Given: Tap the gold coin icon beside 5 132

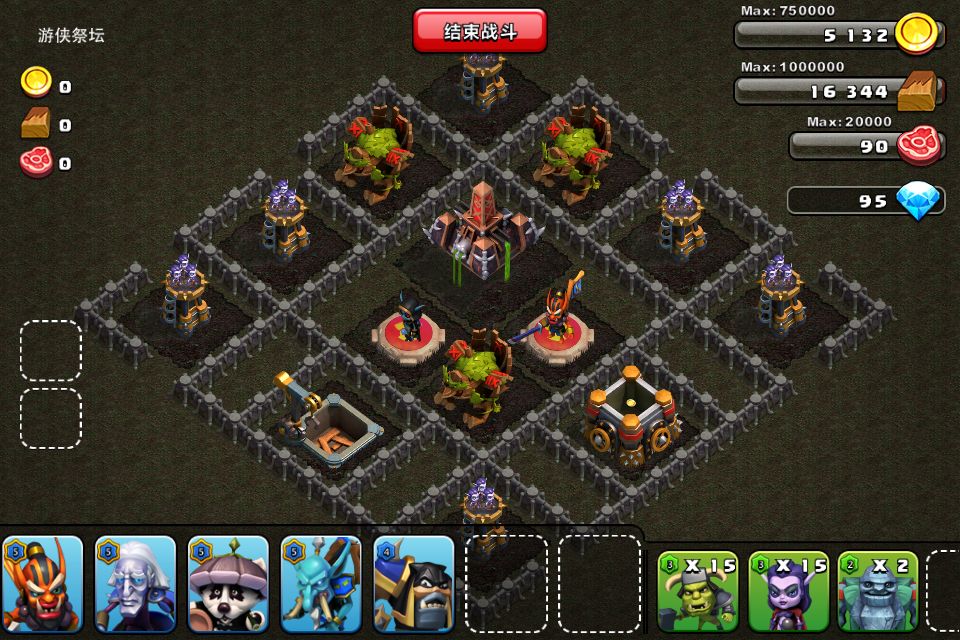Looking at the screenshot, I should pos(915,33).
